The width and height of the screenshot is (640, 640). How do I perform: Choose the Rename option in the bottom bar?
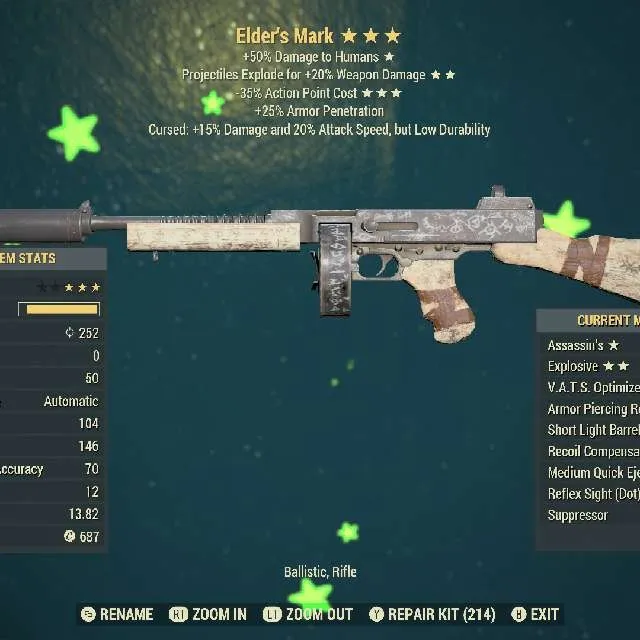pos(117,614)
